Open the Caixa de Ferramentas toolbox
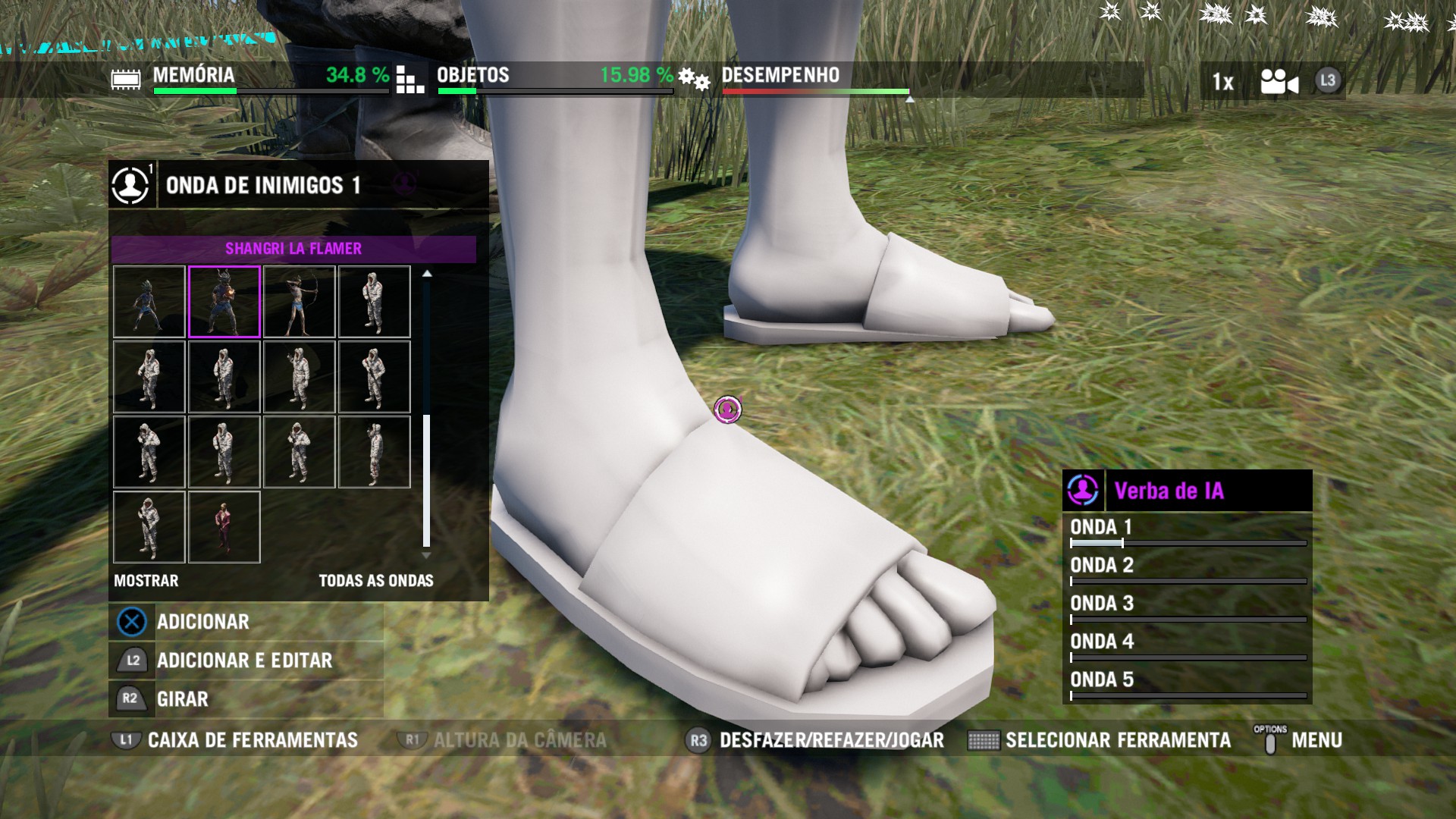The image size is (1456, 819). pyautogui.click(x=252, y=740)
